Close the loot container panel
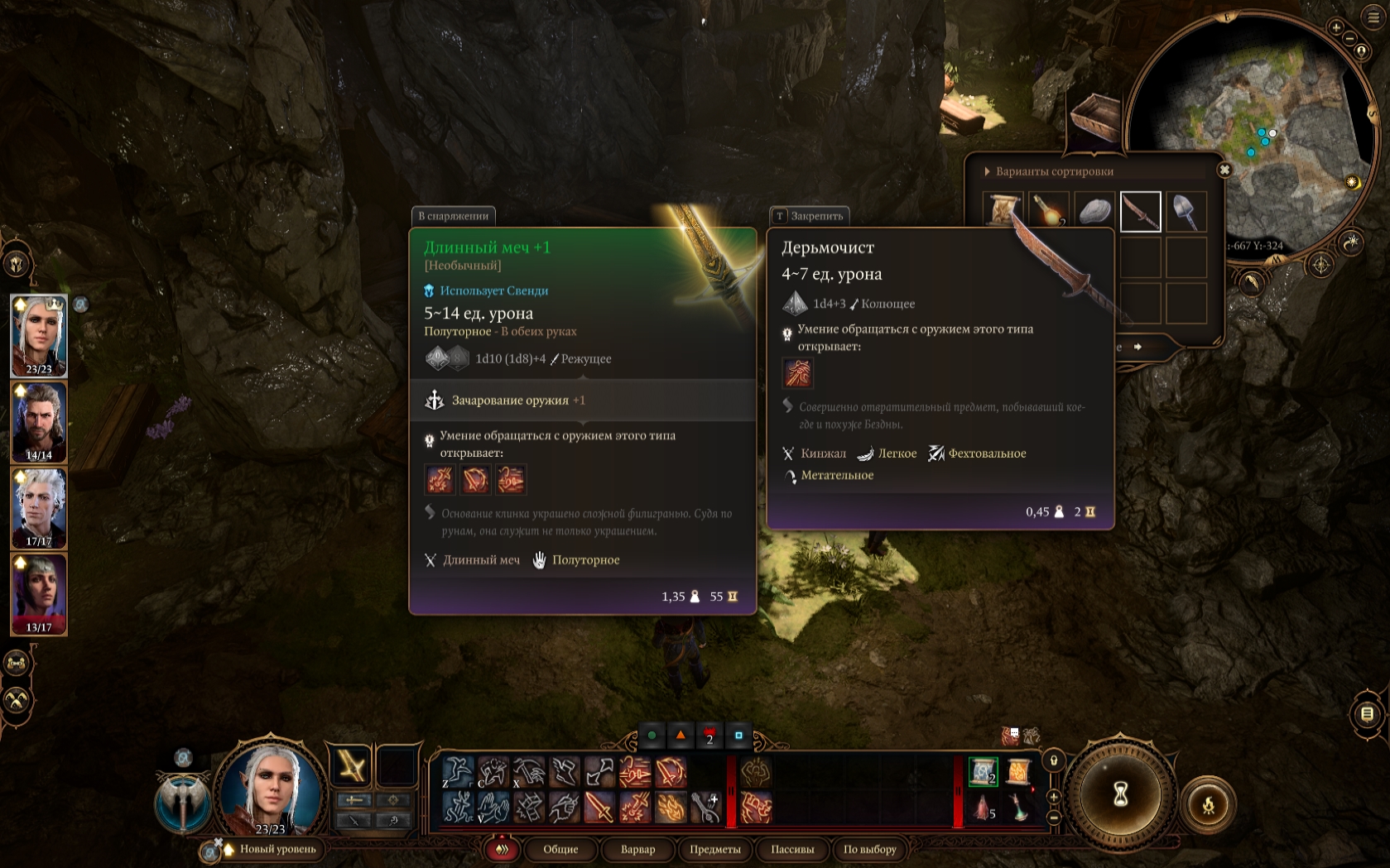 (1224, 170)
